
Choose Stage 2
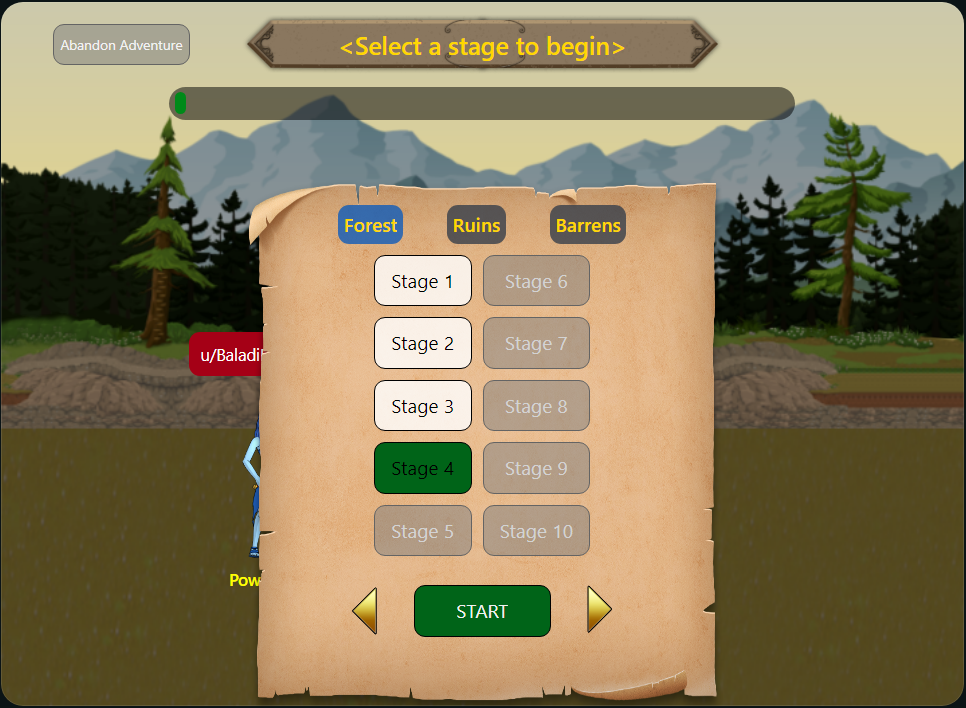point(422,343)
